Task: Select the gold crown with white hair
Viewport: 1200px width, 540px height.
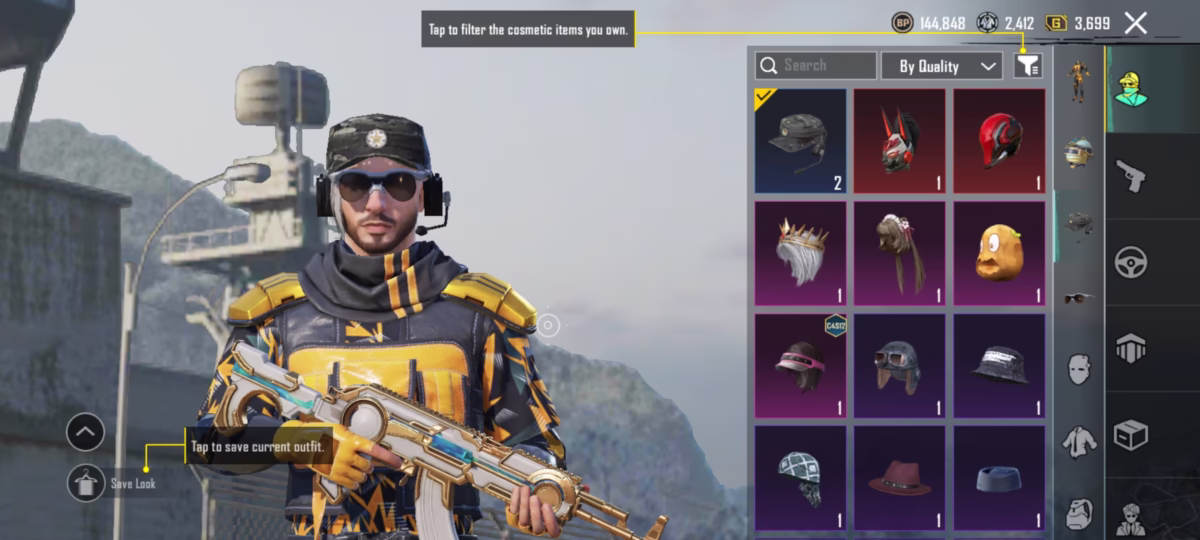Action: (800, 253)
